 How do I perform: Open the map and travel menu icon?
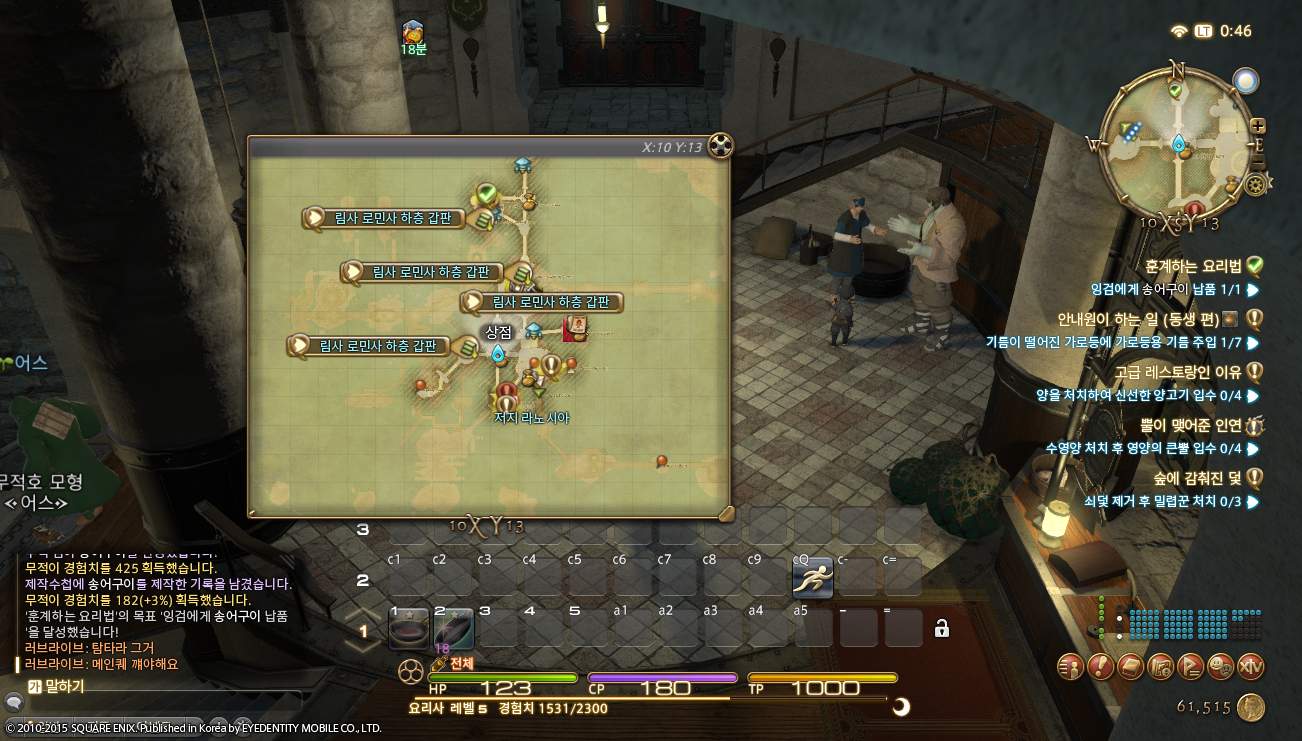(x=1161, y=666)
